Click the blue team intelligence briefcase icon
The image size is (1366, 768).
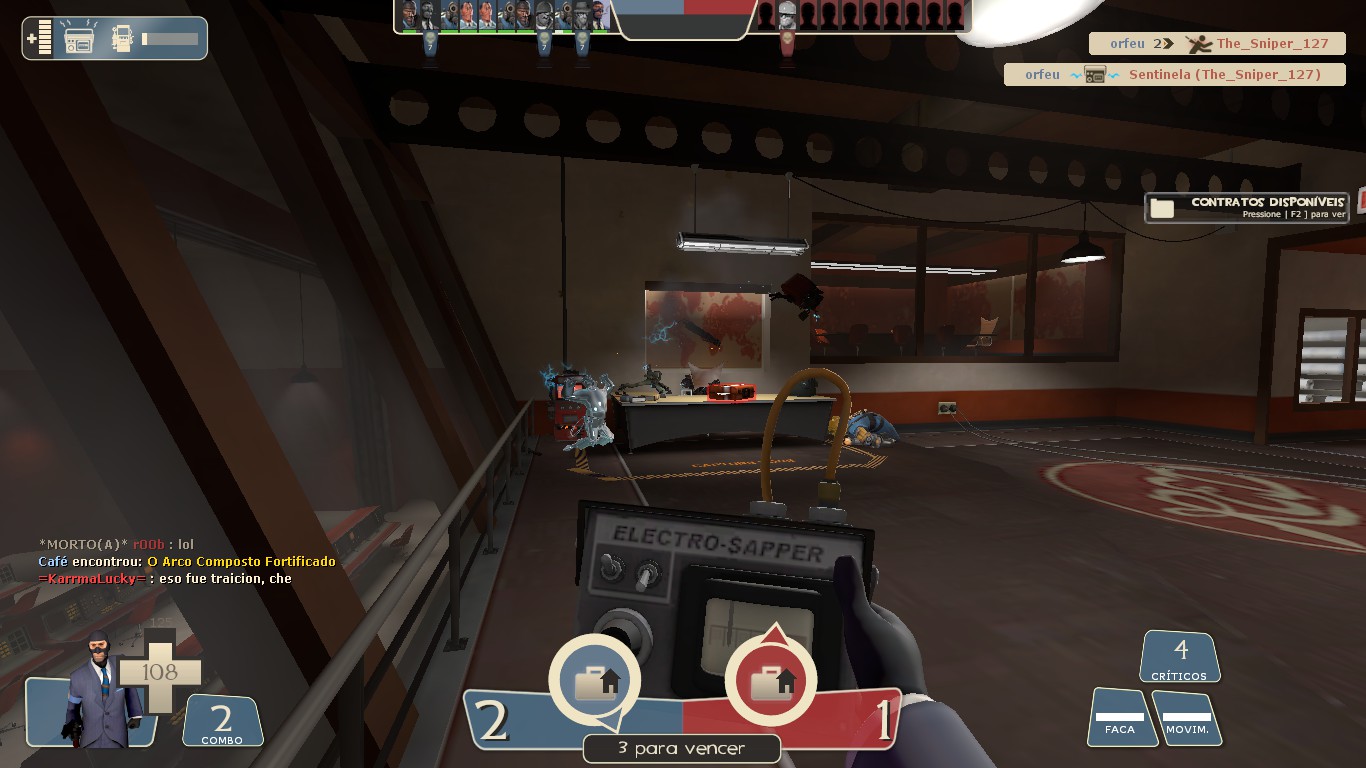(x=595, y=684)
